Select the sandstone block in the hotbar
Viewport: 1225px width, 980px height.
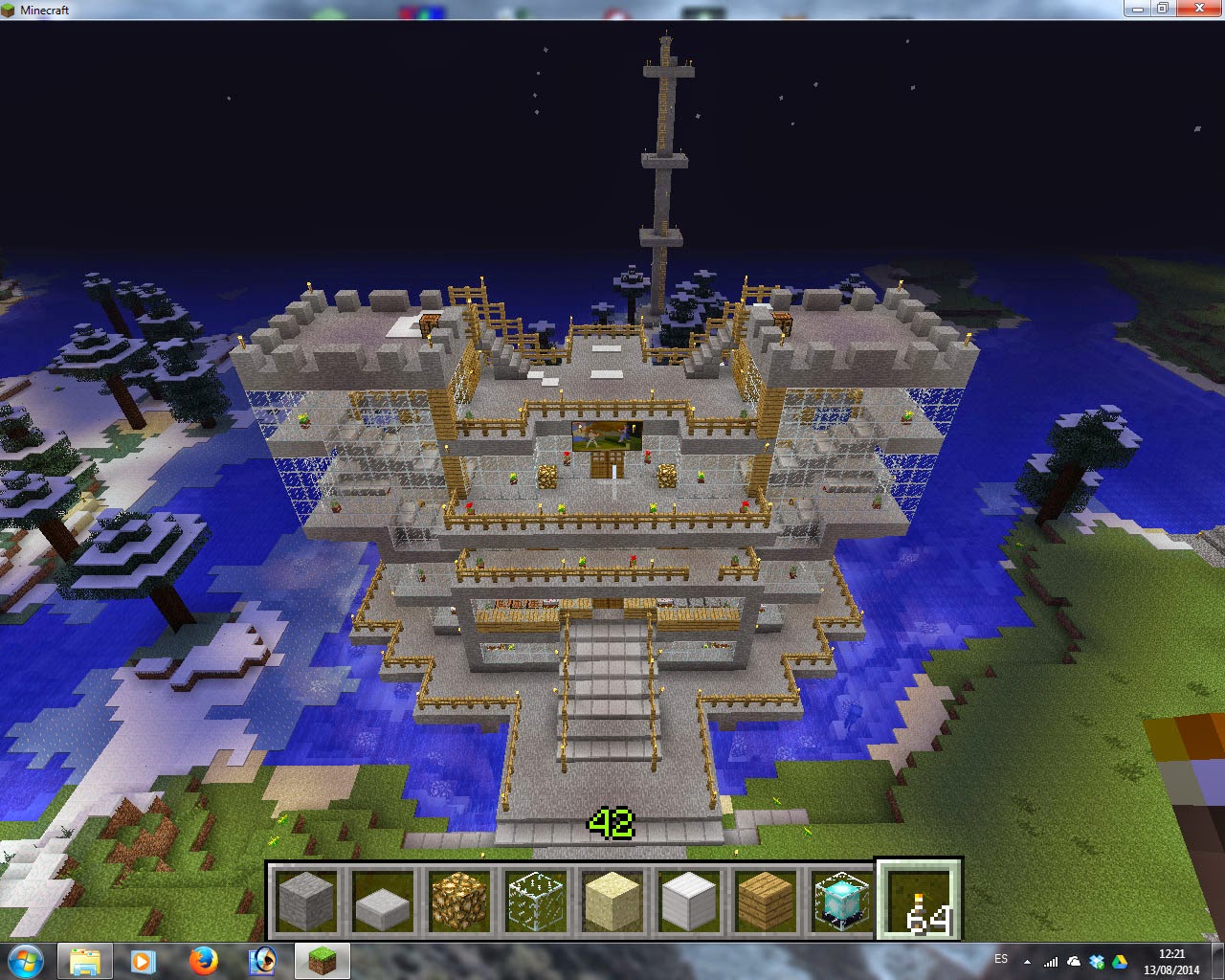coord(612,902)
